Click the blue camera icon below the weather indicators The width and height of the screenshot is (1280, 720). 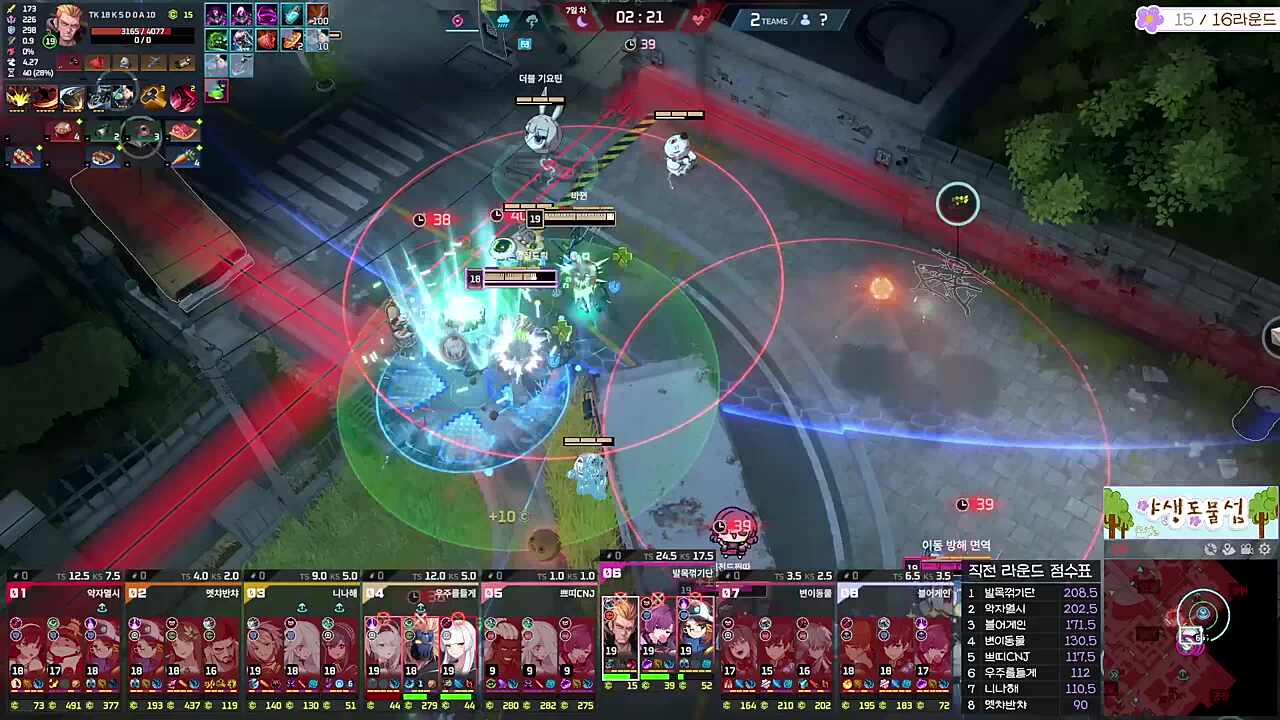point(524,44)
